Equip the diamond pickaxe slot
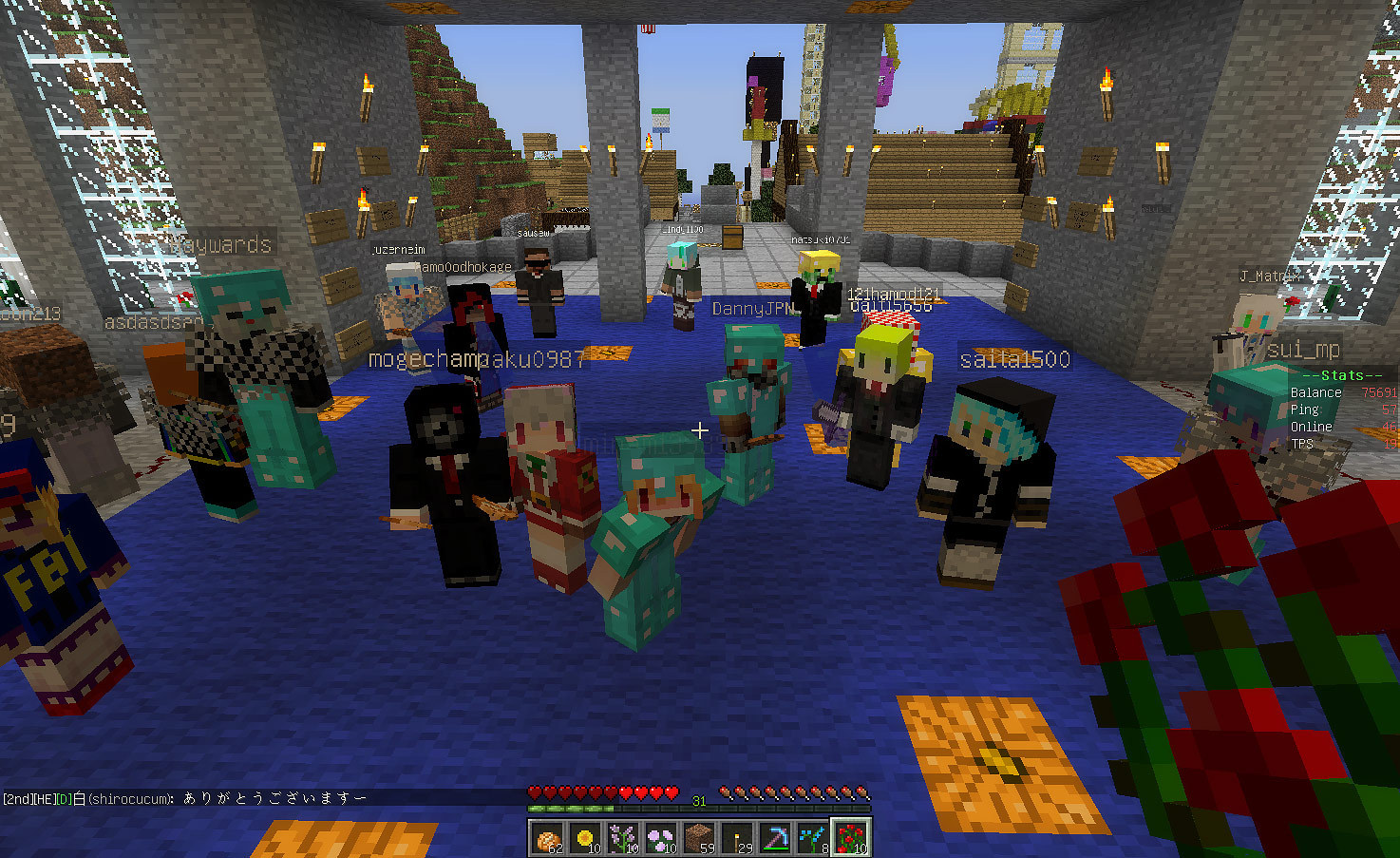The image size is (1400, 858). 775,838
